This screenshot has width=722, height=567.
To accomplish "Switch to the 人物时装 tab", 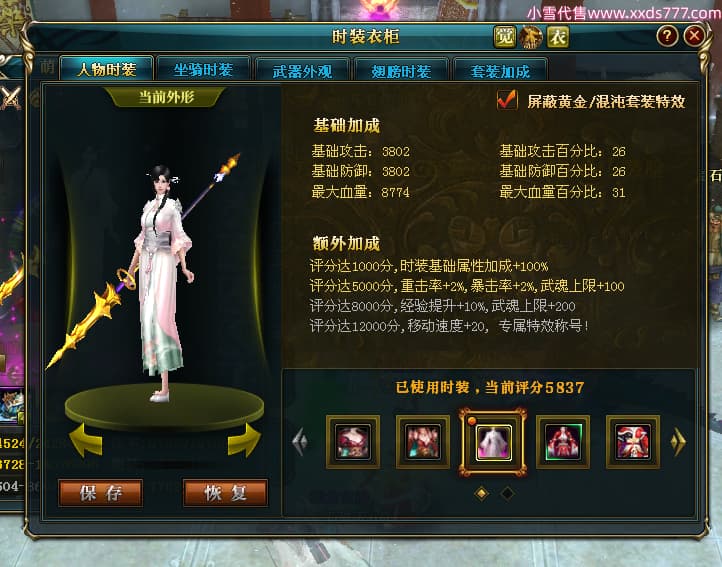I will [105, 70].
